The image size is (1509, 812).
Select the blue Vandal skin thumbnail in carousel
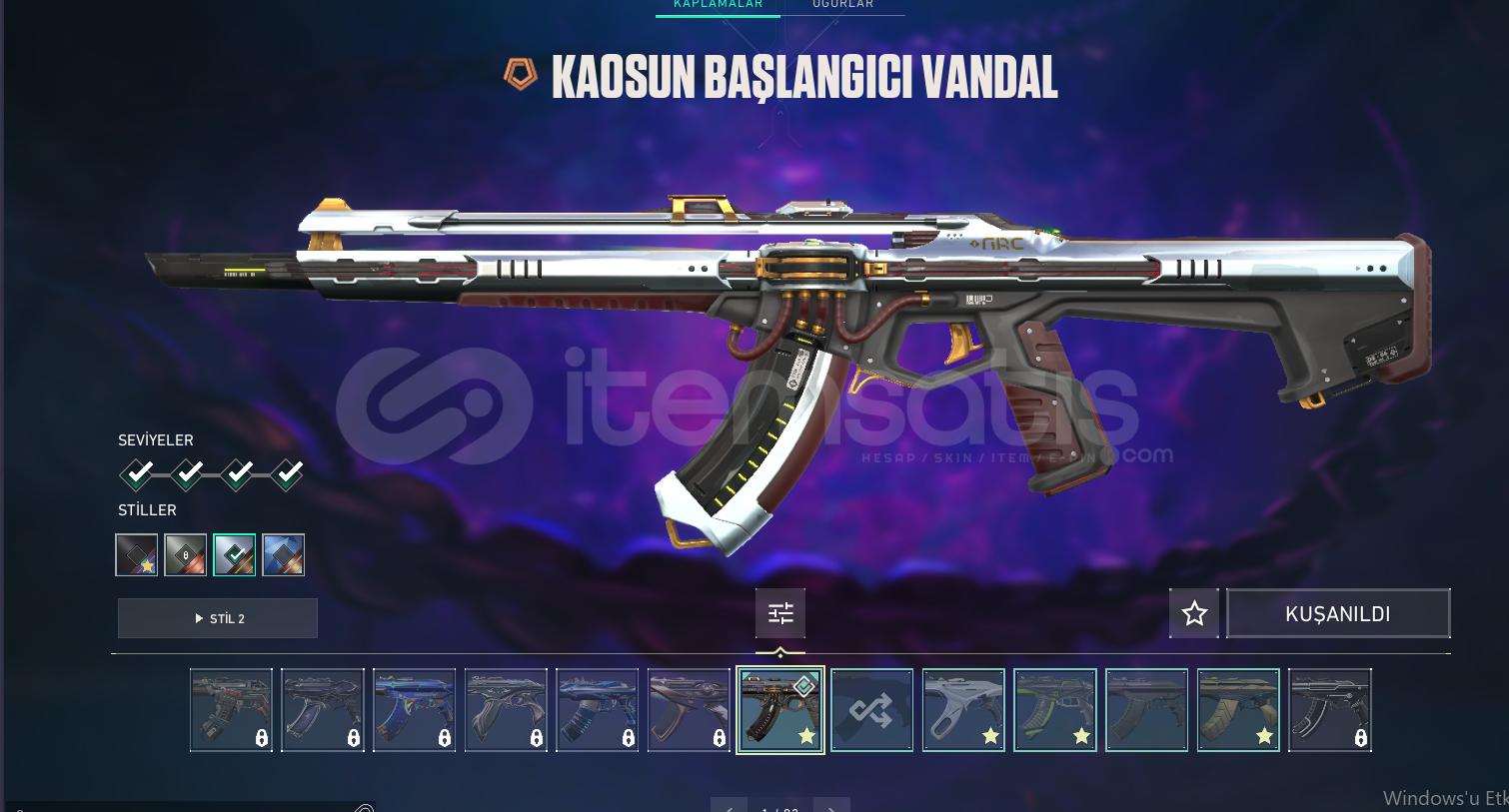point(414,710)
